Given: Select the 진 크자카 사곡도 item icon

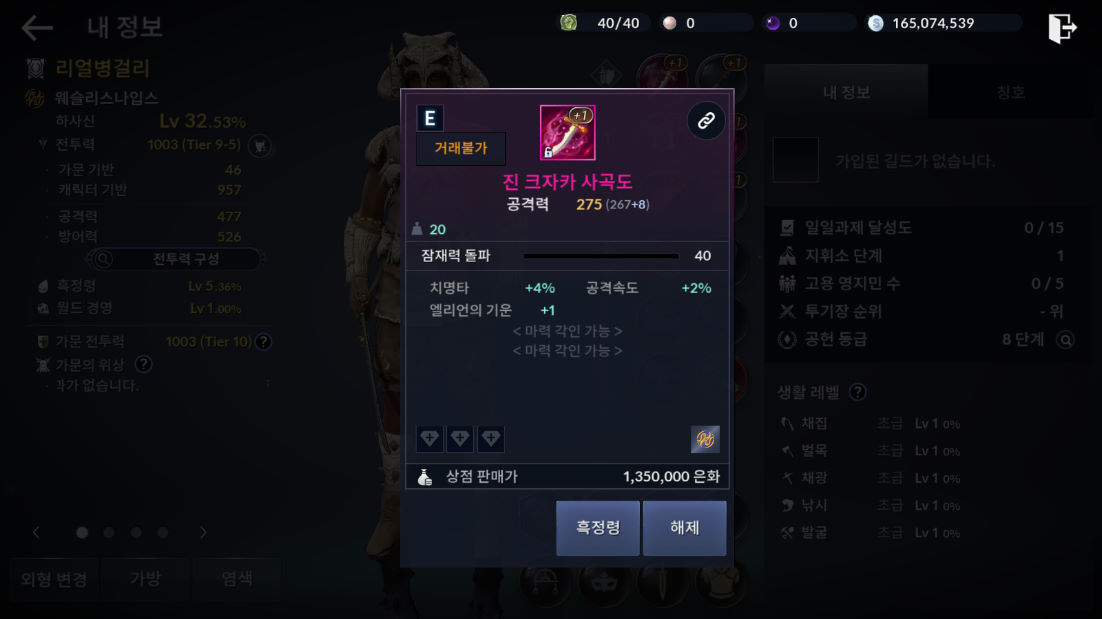Looking at the screenshot, I should [x=567, y=133].
